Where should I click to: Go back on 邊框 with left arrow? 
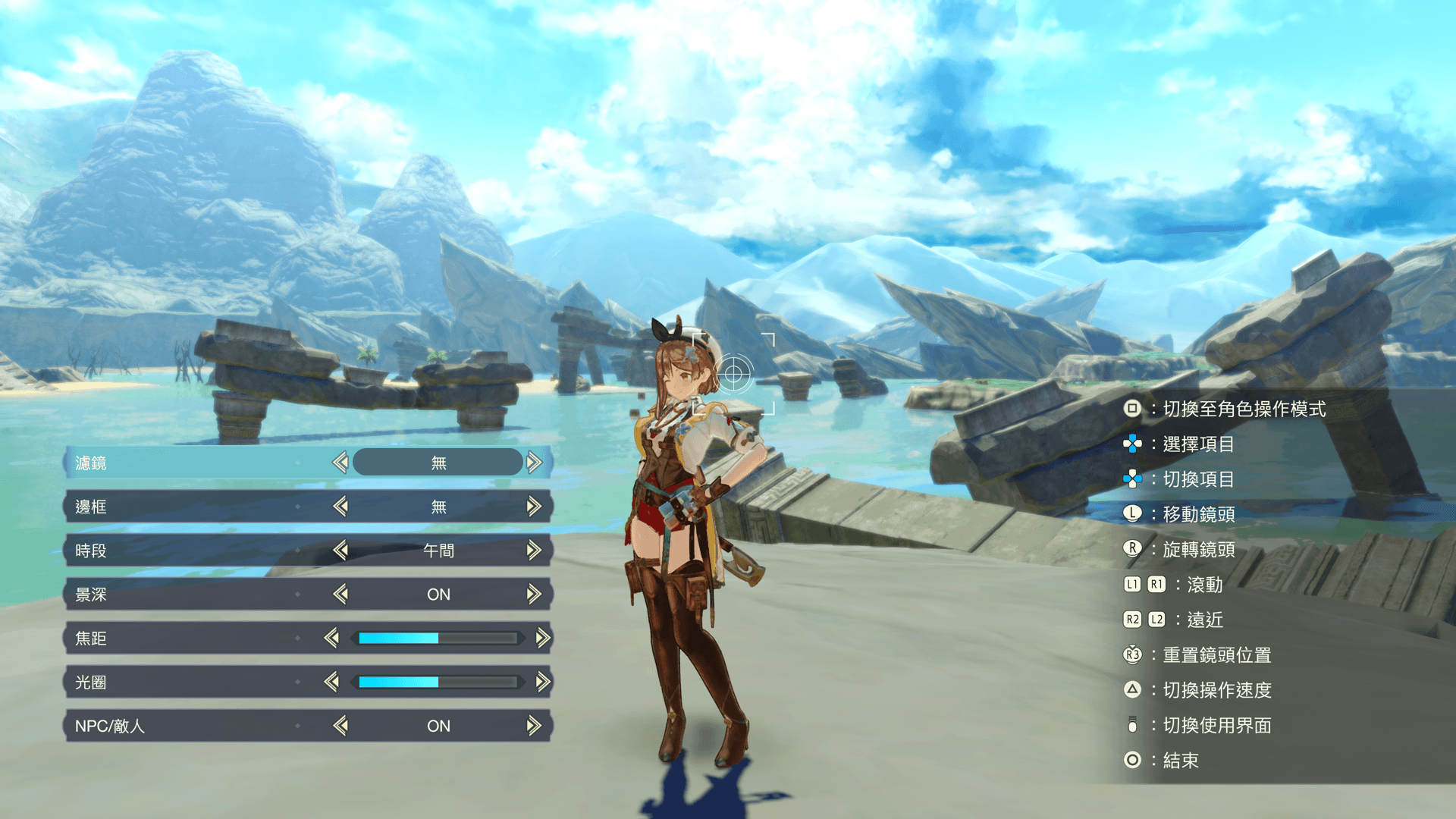tap(340, 506)
